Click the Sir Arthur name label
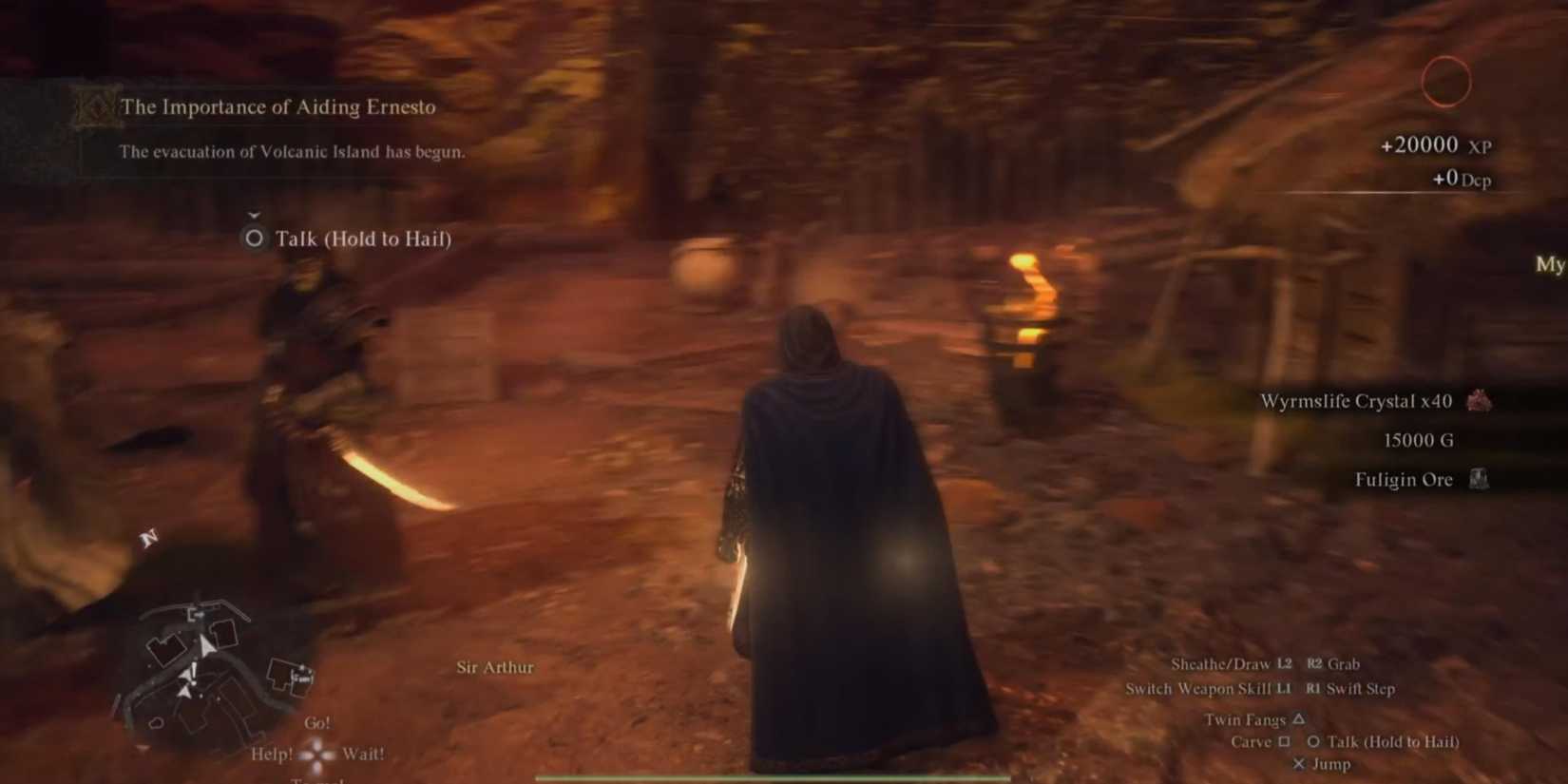The image size is (1568, 784). pyautogui.click(x=496, y=667)
